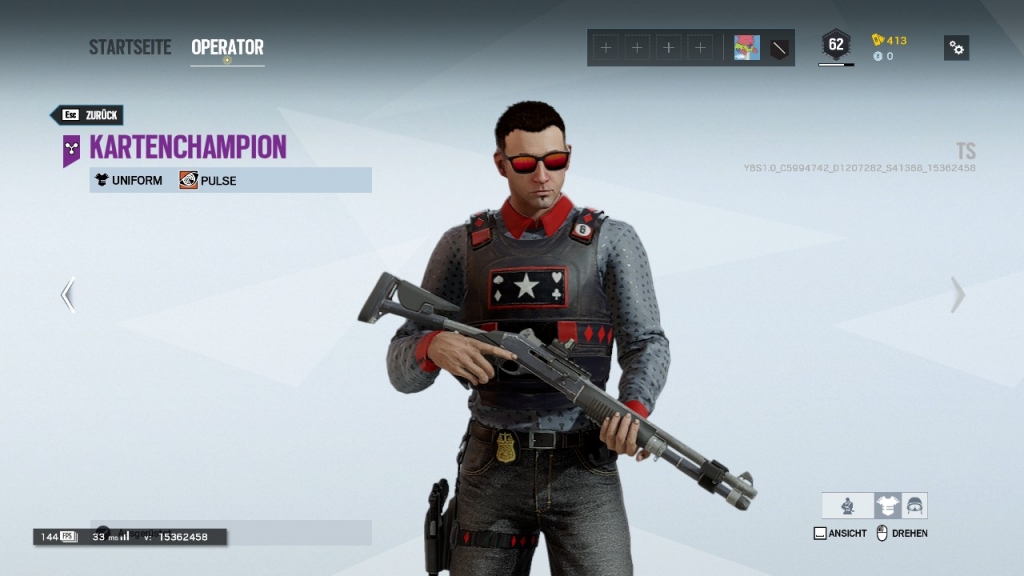
Task: Switch to full operator view icon
Action: [848, 506]
